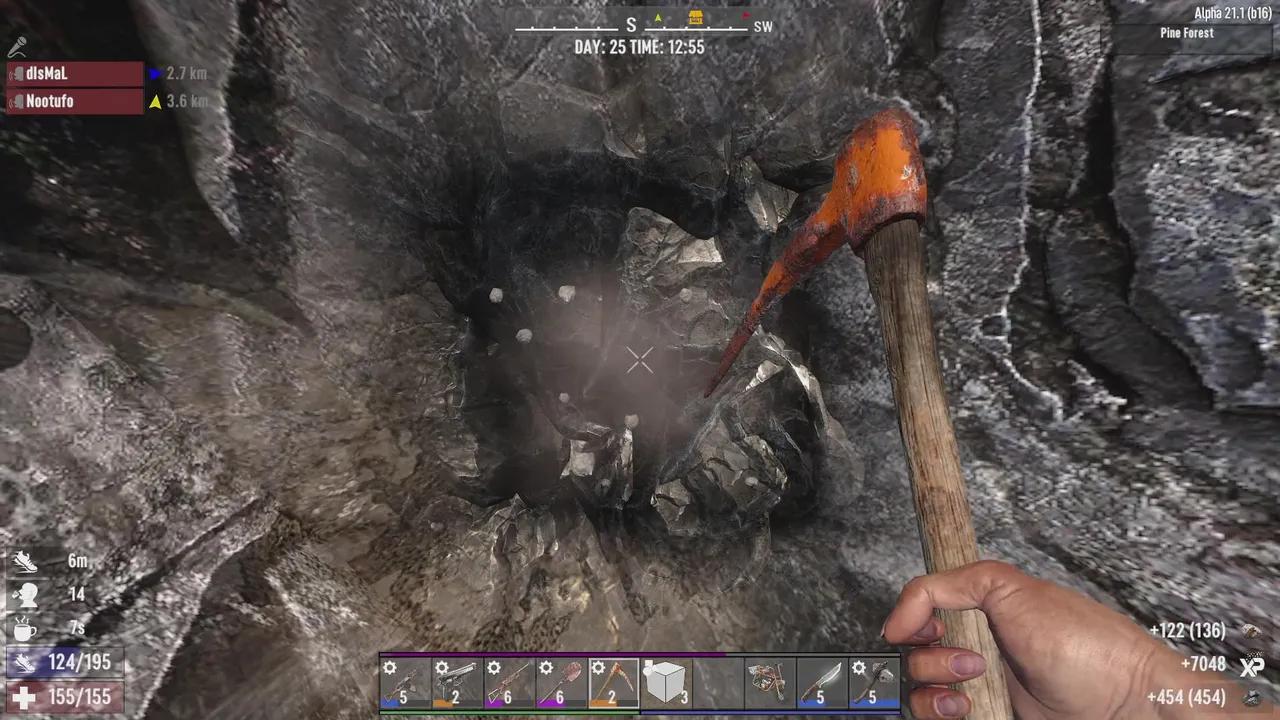The image size is (1280, 720).
Task: Equip the hunting rifle from the hotbar
Action: click(509, 683)
